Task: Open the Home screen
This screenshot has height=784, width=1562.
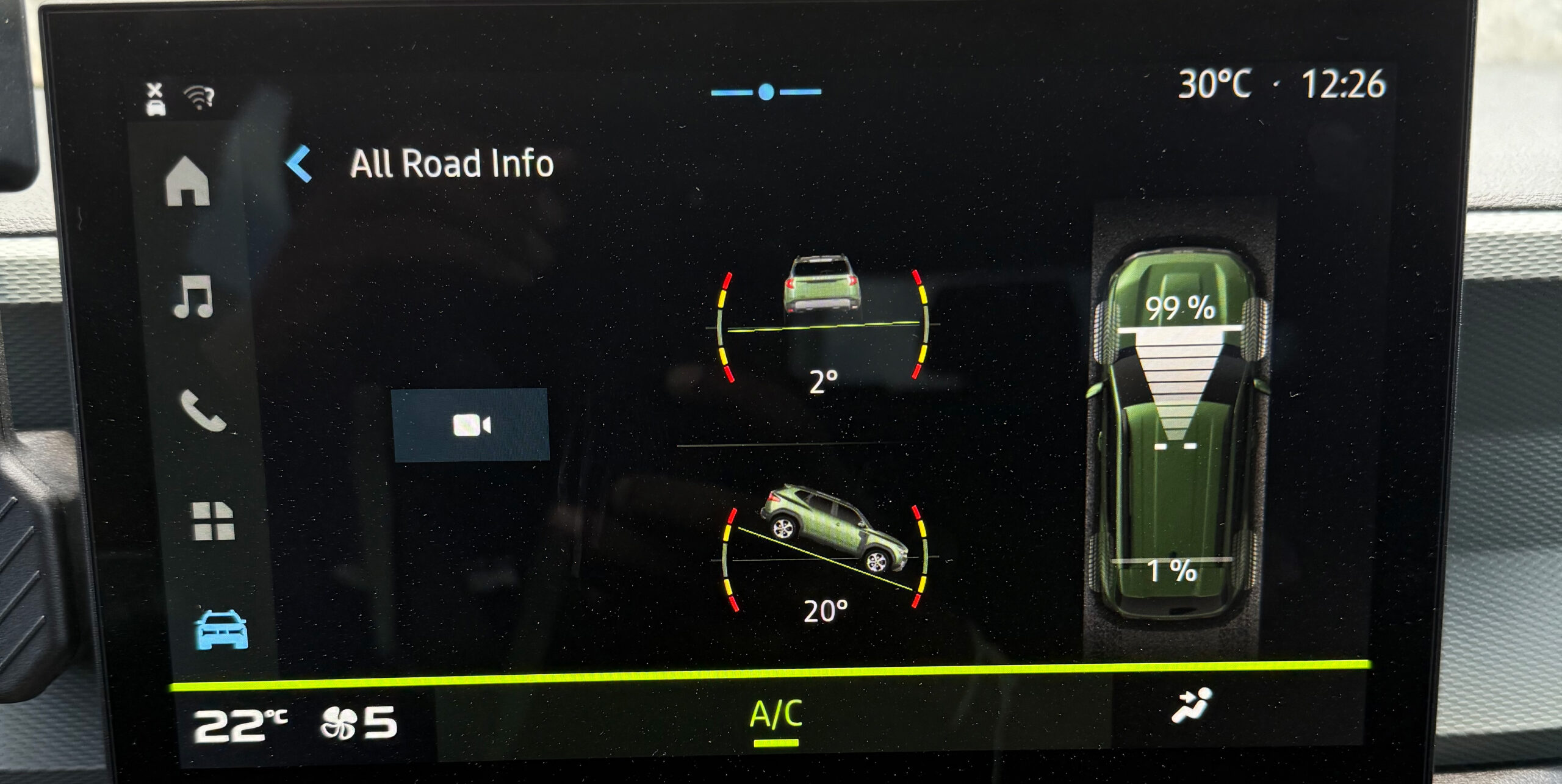Action: pyautogui.click(x=188, y=182)
